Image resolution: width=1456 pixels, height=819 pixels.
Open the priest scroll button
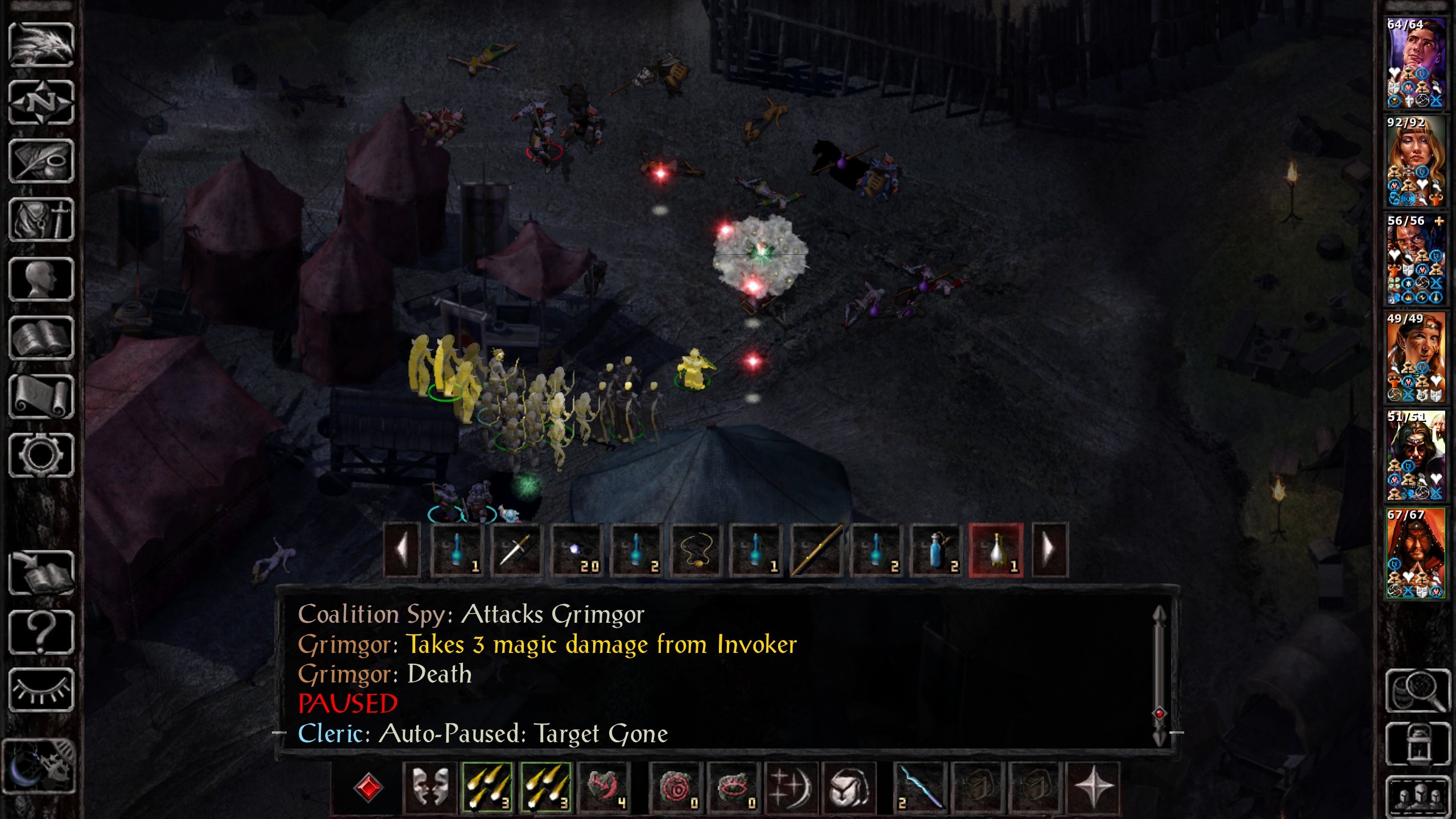(42, 397)
